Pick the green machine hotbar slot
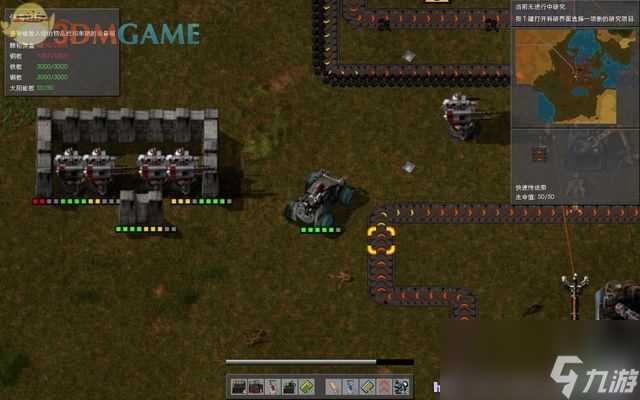 tap(290, 386)
